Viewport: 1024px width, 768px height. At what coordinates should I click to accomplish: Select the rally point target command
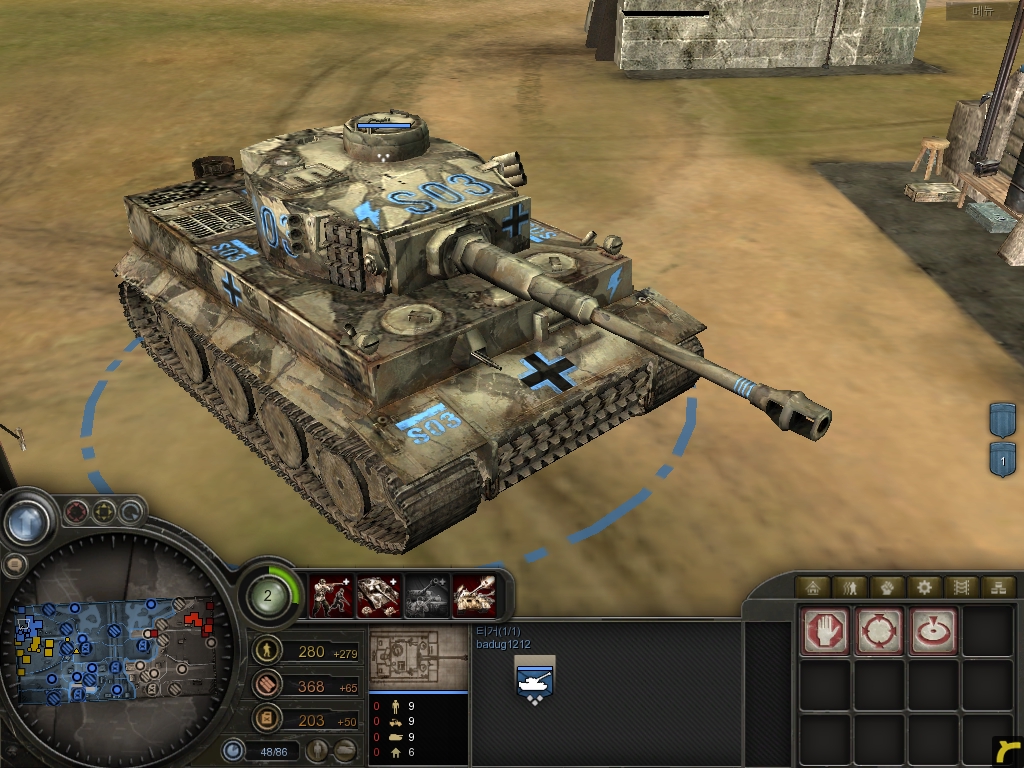pos(933,632)
